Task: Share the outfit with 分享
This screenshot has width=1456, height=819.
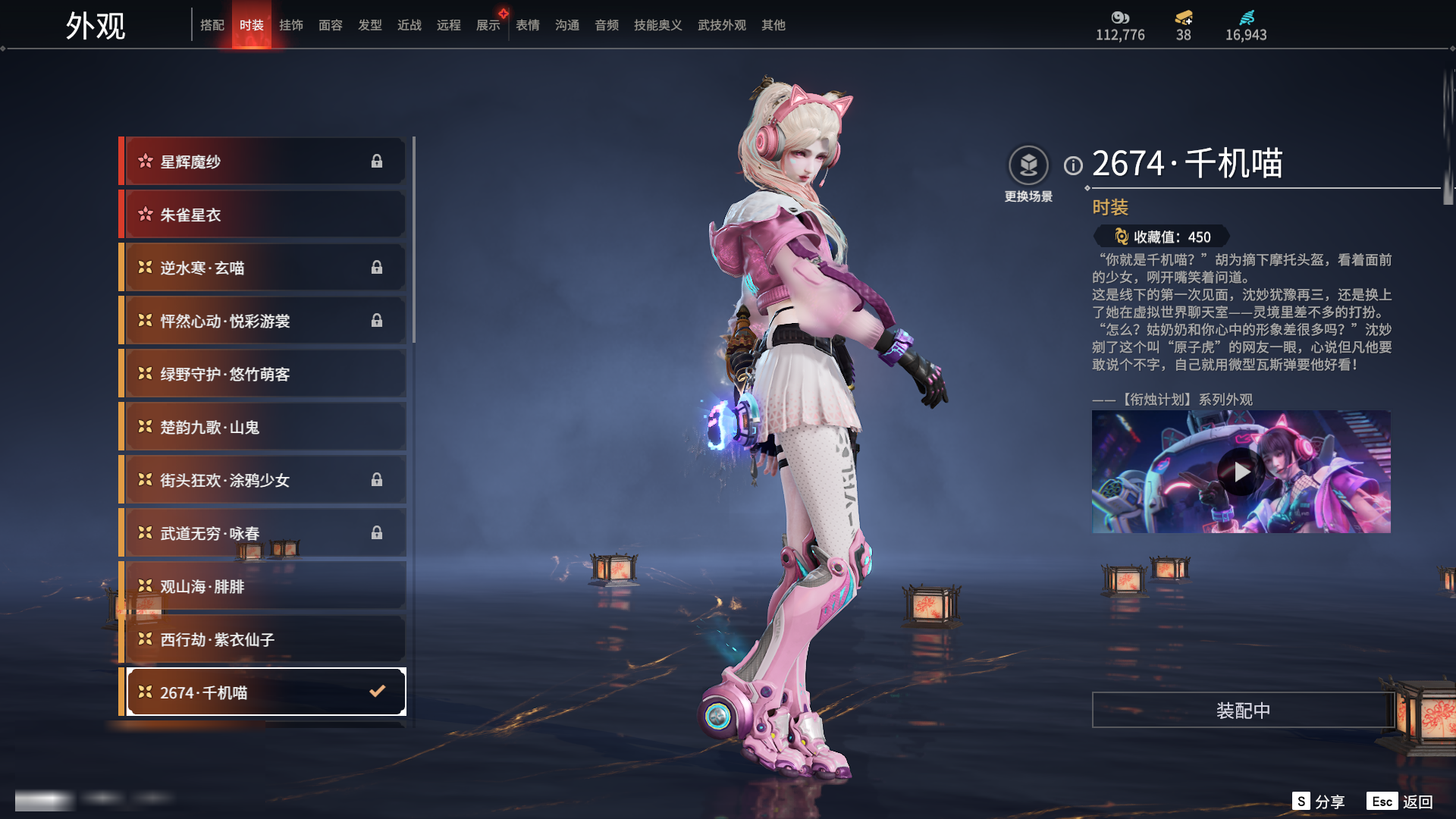Action: pos(1319,802)
